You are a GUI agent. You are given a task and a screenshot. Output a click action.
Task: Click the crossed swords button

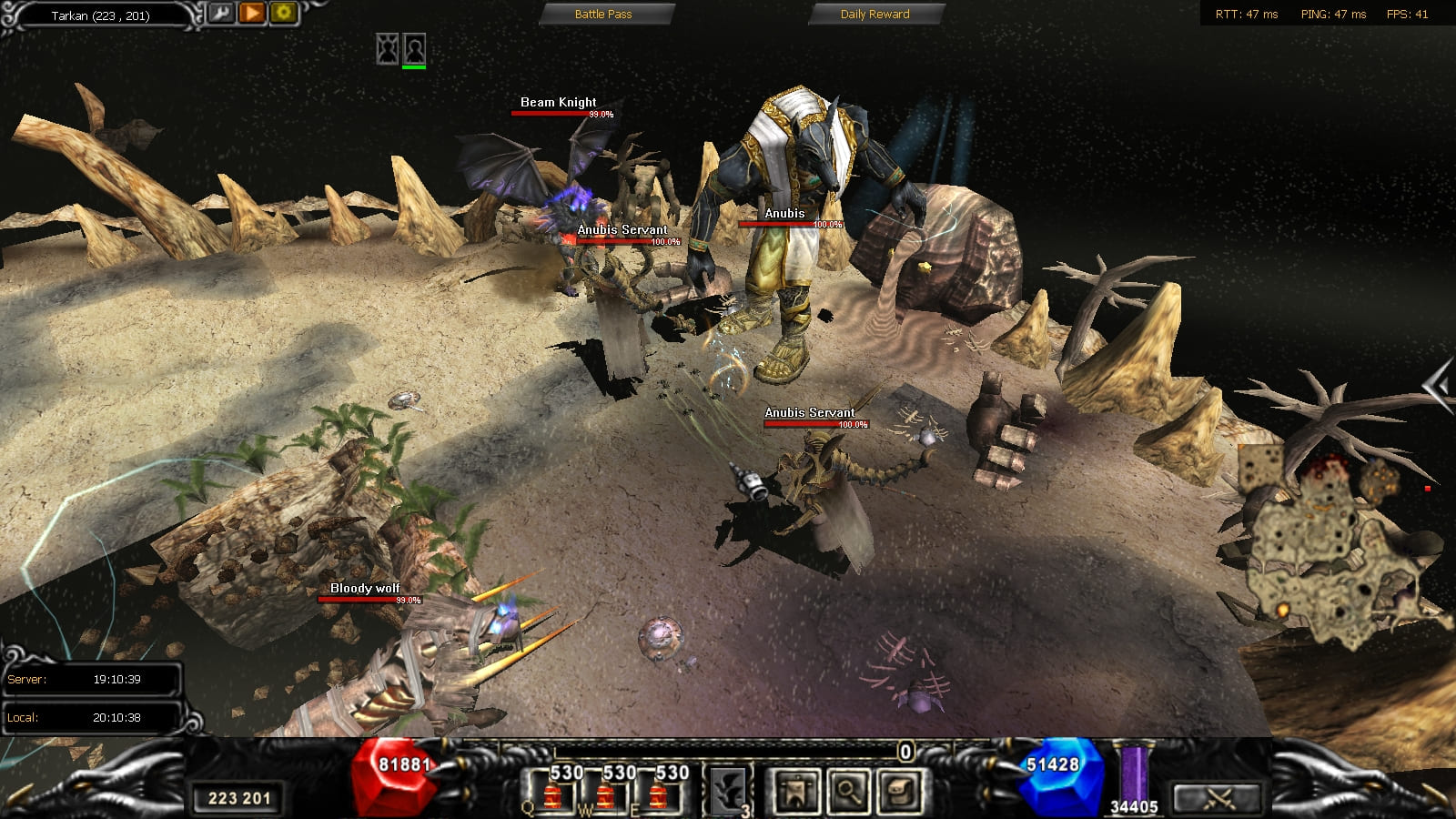1218,798
